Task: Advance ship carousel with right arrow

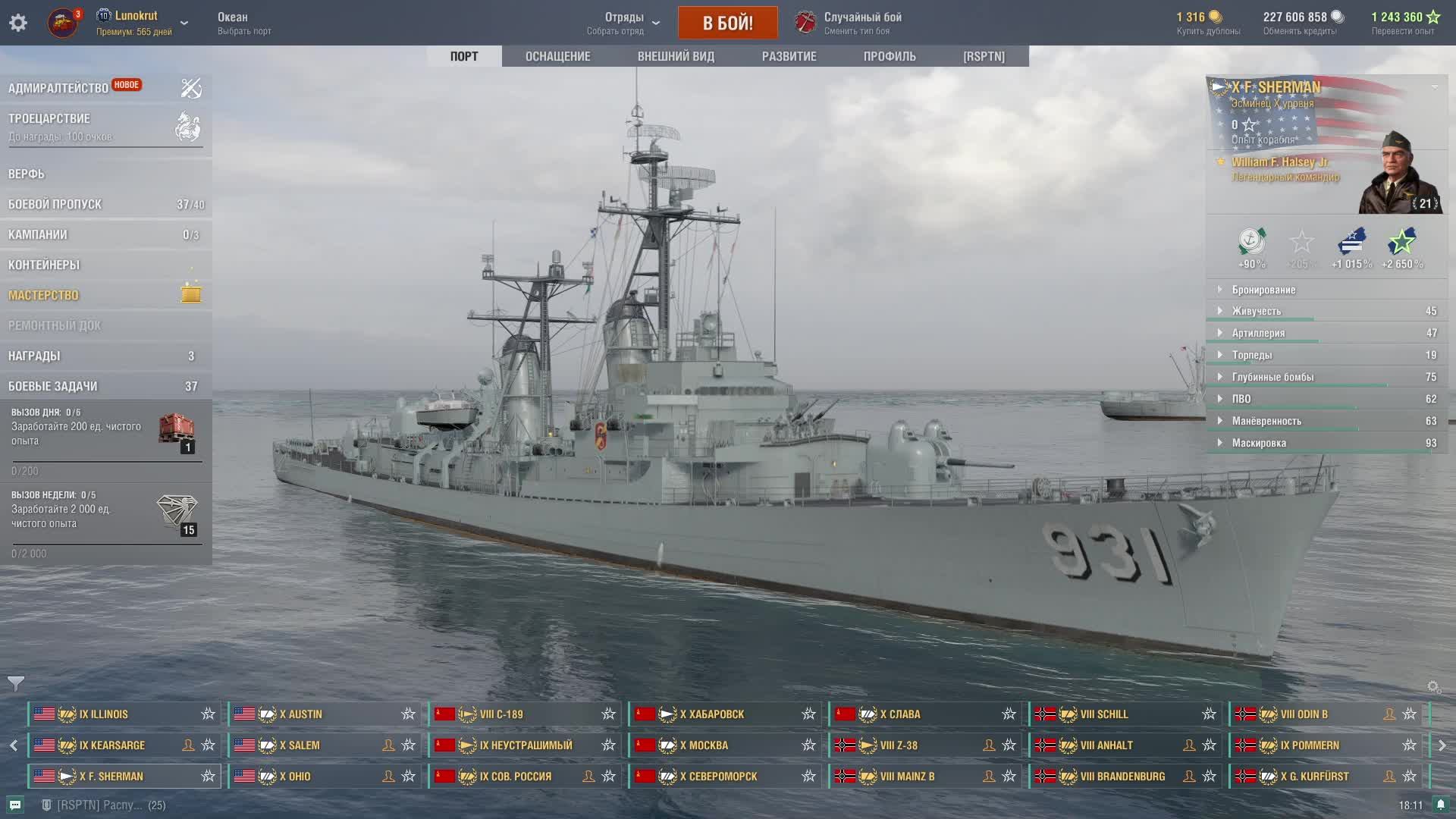Action: [x=1442, y=745]
